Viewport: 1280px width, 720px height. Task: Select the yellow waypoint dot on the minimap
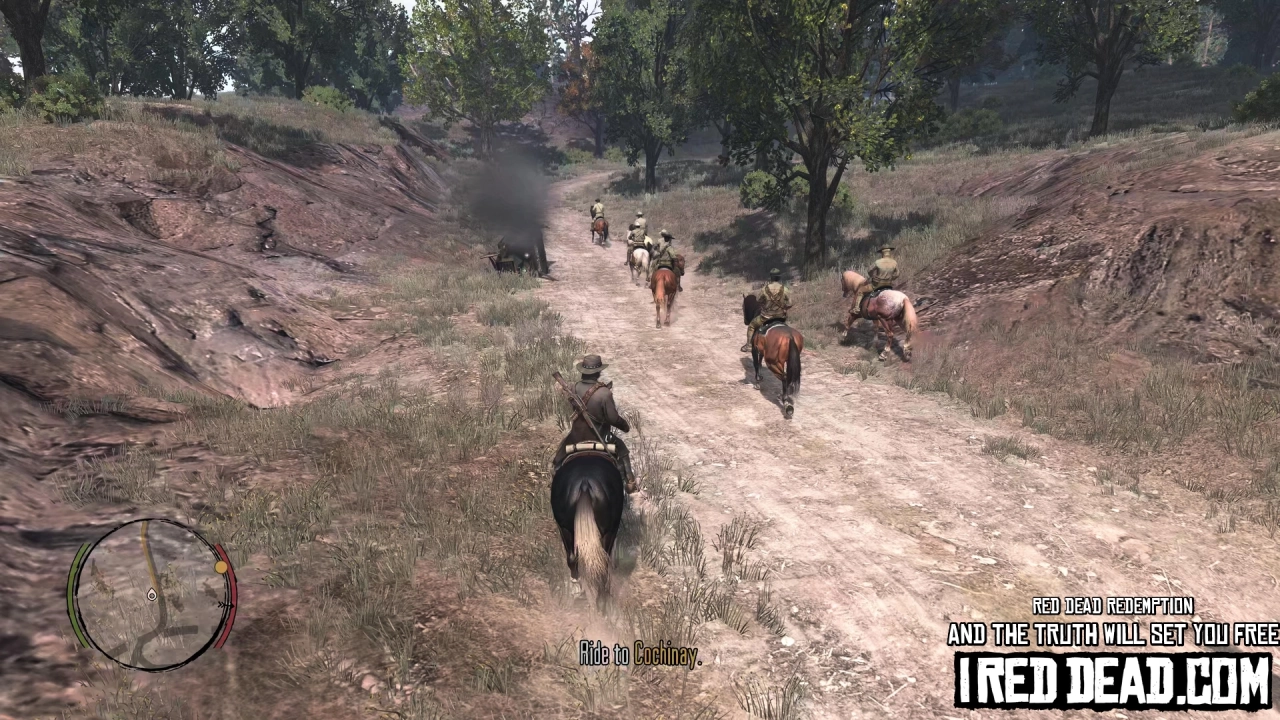219,565
